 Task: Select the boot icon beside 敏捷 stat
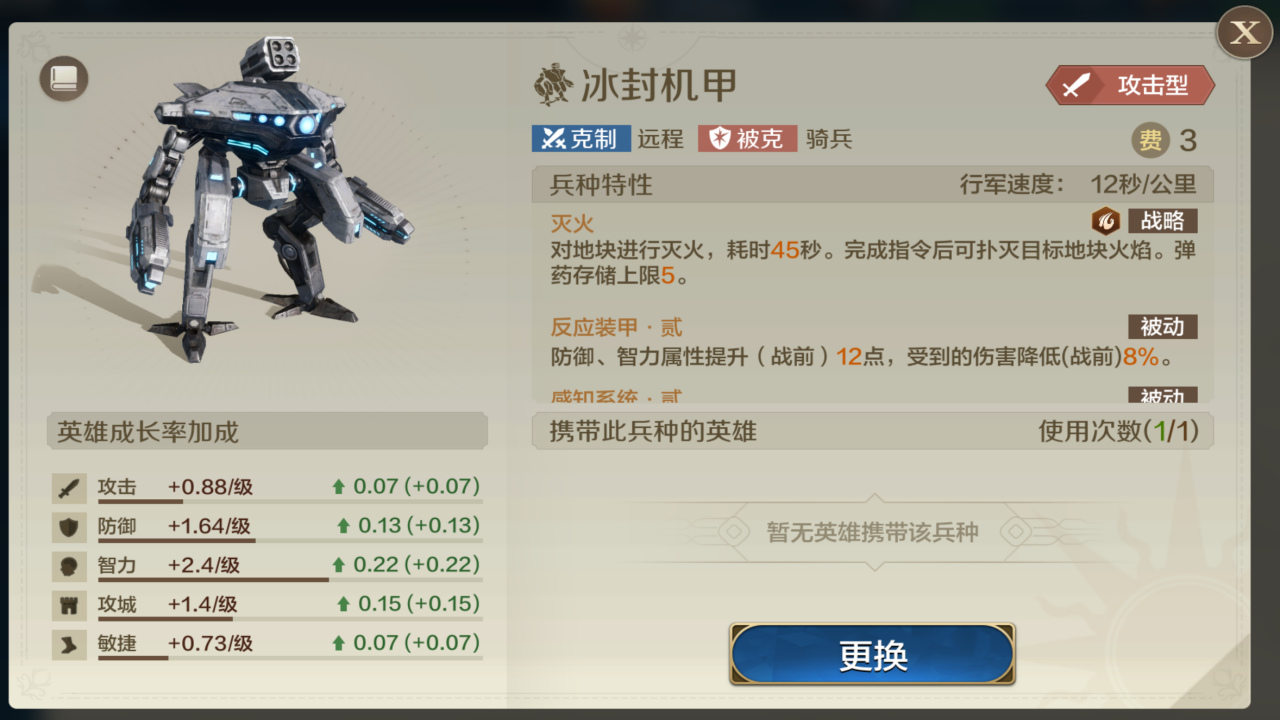click(68, 644)
